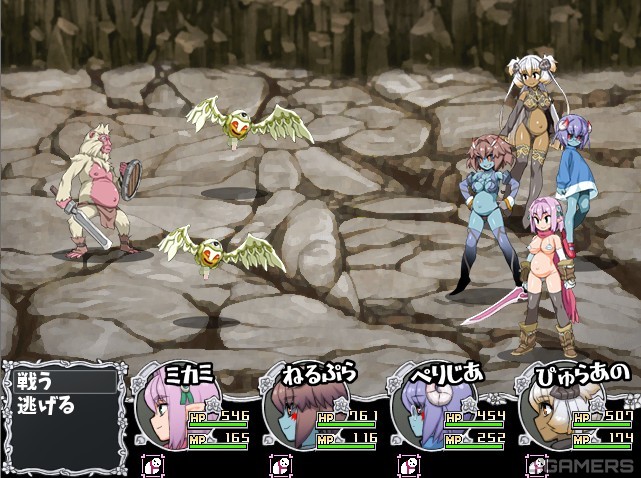Click the status icon under ぴゅらあの

point(536,465)
